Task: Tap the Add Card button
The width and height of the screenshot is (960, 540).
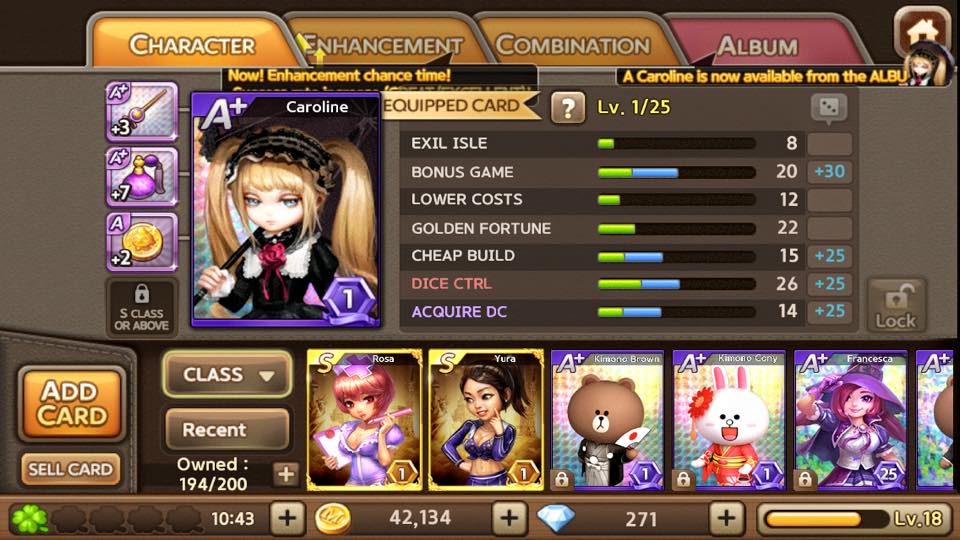Action: tap(72, 404)
